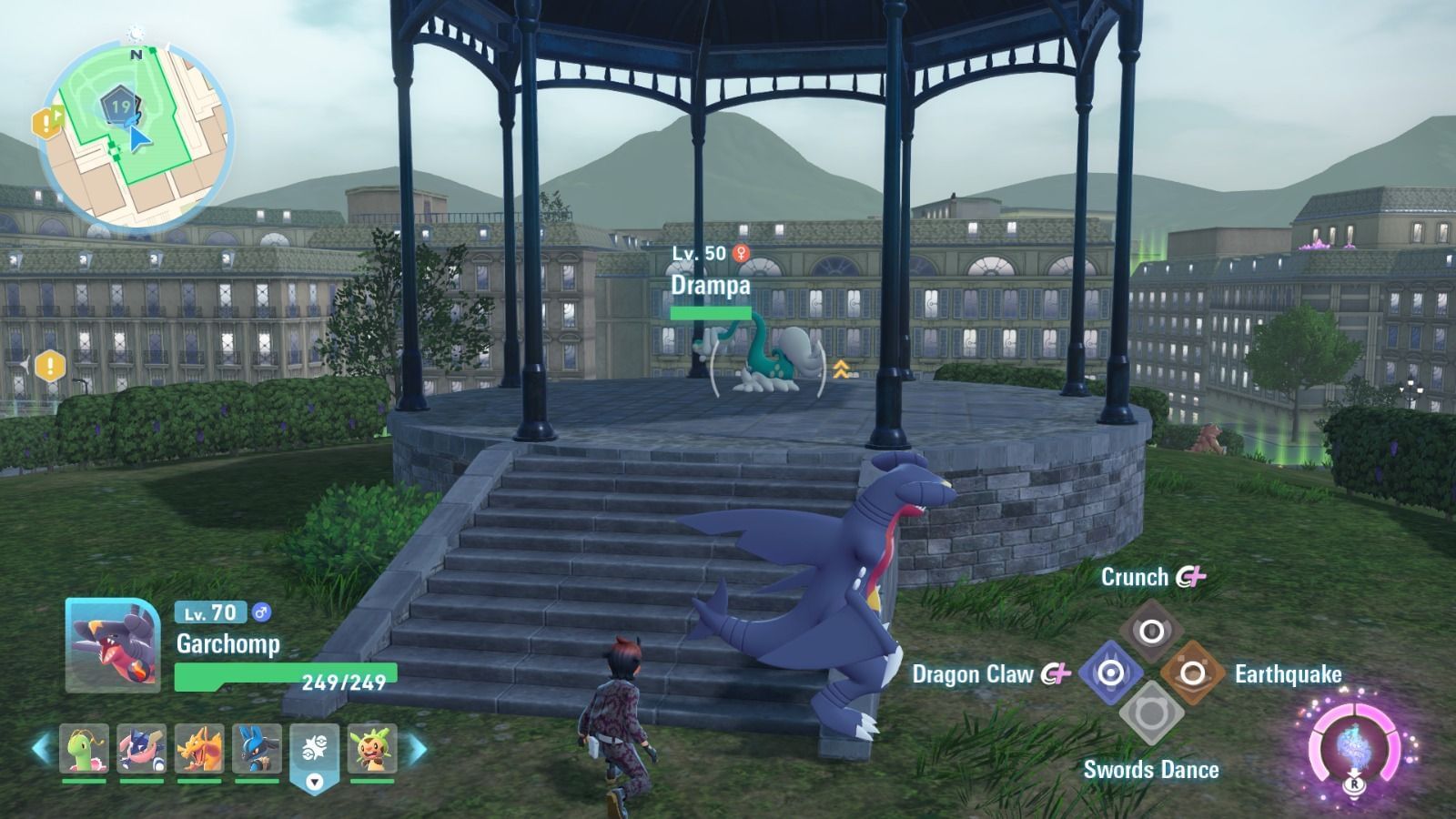Select Garchomp's portrait

click(x=113, y=645)
